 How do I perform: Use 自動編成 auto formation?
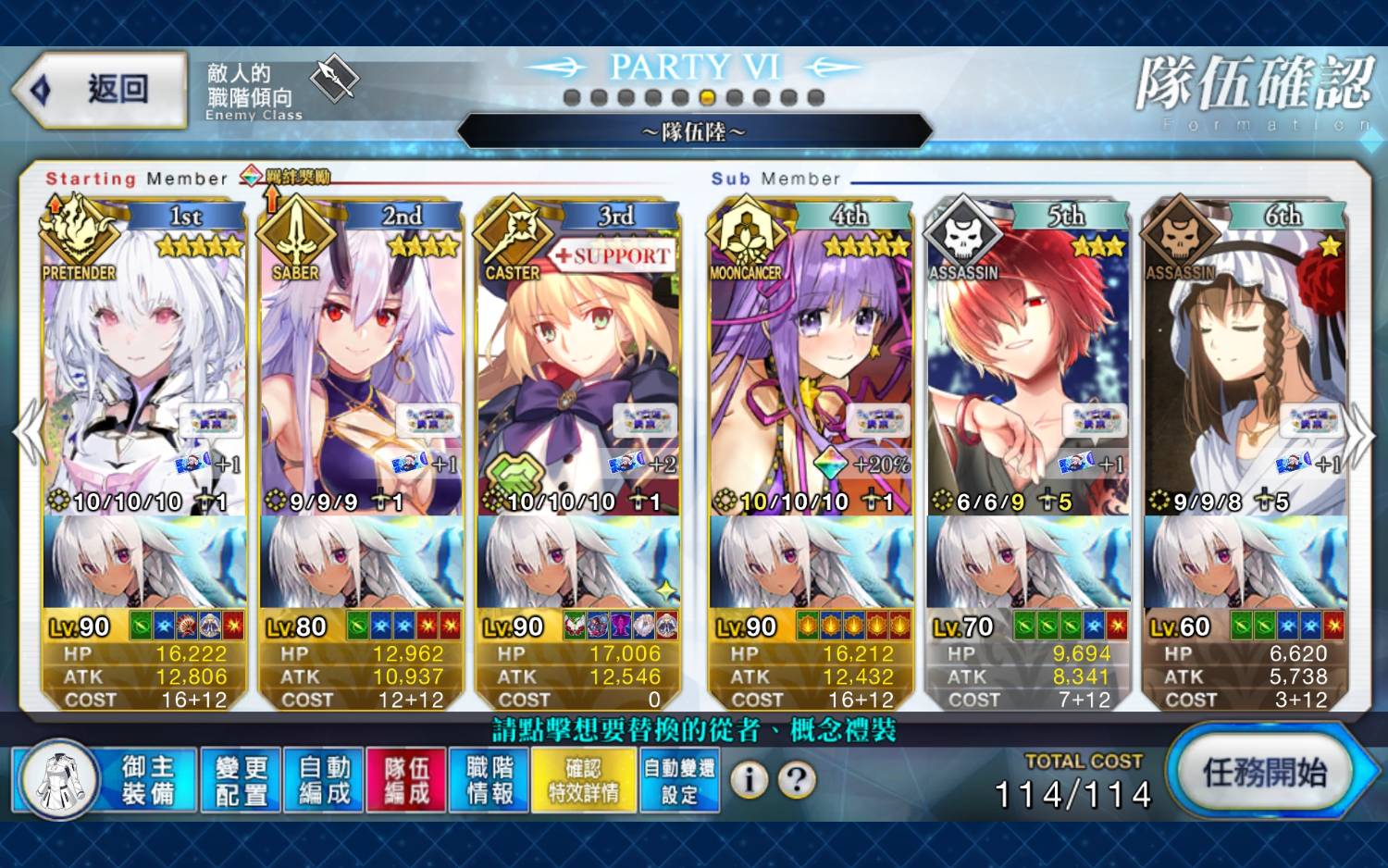(324, 780)
